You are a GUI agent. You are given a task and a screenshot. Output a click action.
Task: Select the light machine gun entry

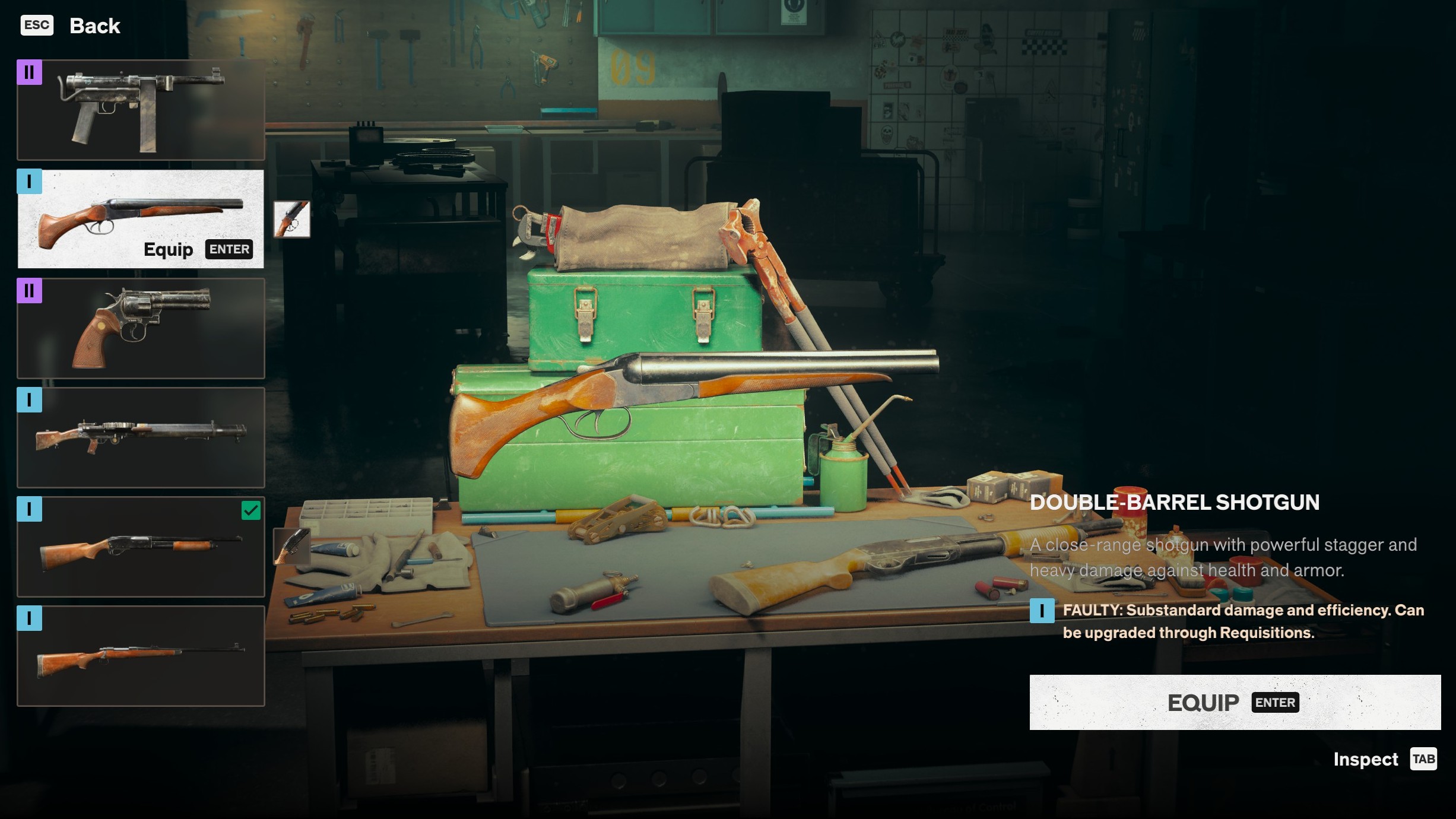(141, 438)
